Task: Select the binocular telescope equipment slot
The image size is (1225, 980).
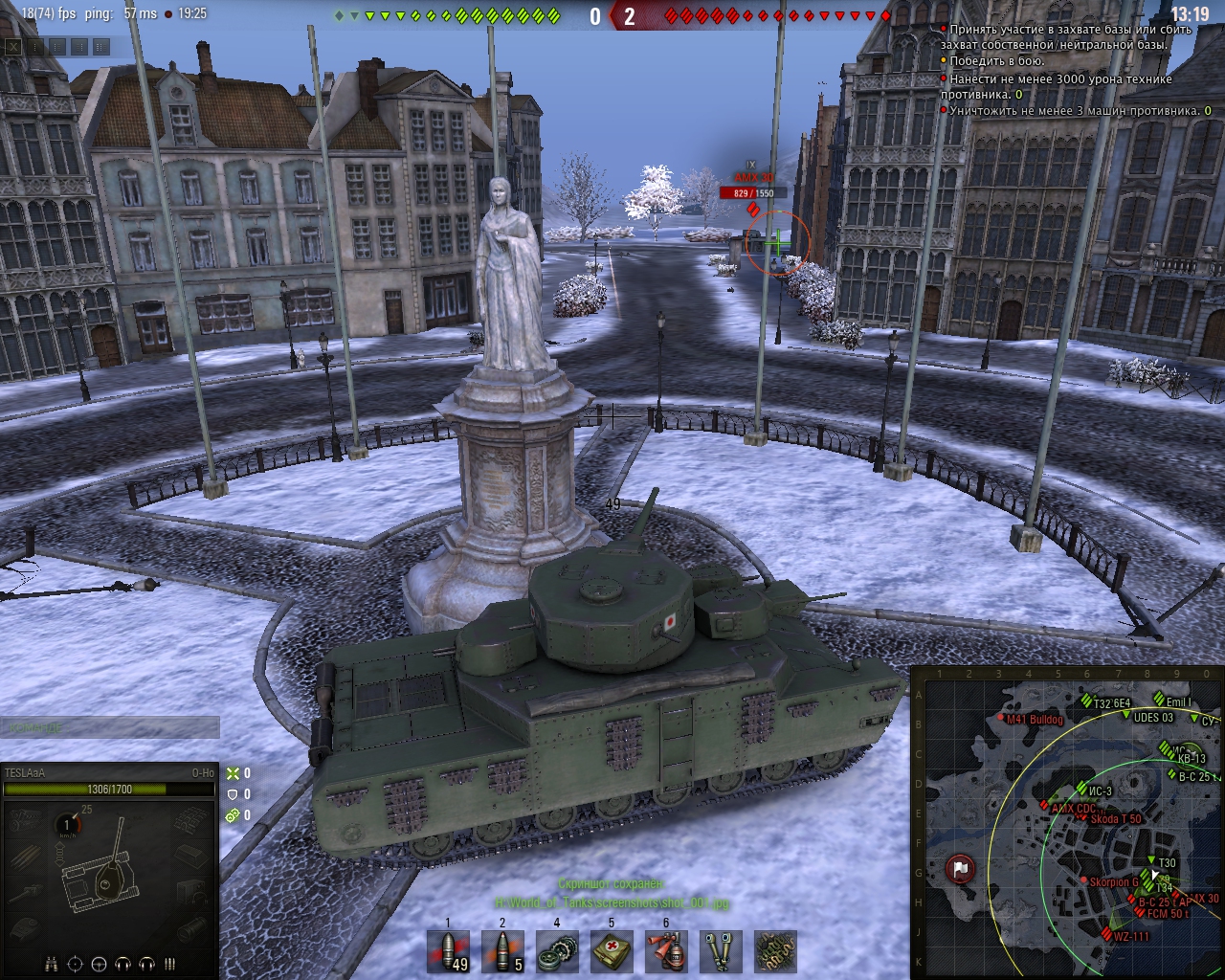Action: 720,951
